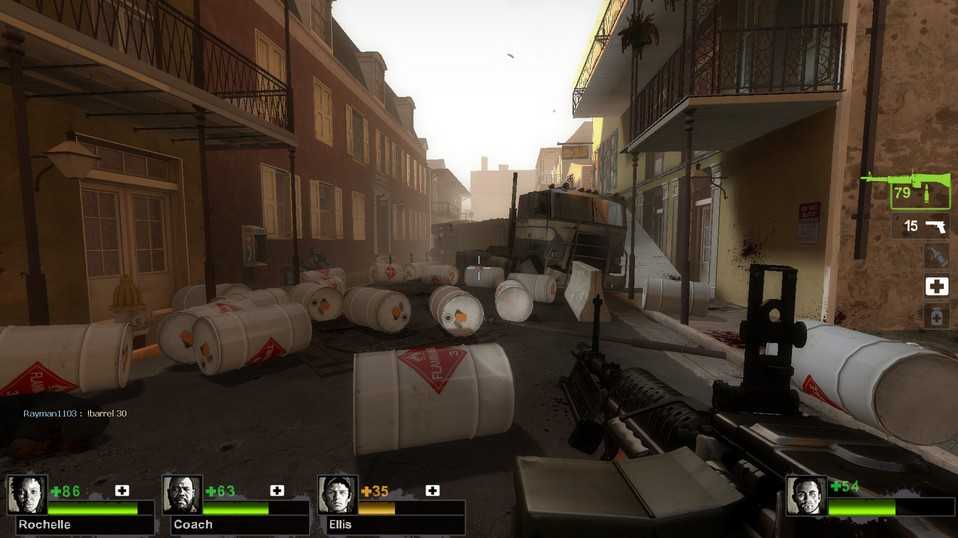Switch to the pistol sidearm slot

[x=920, y=226]
